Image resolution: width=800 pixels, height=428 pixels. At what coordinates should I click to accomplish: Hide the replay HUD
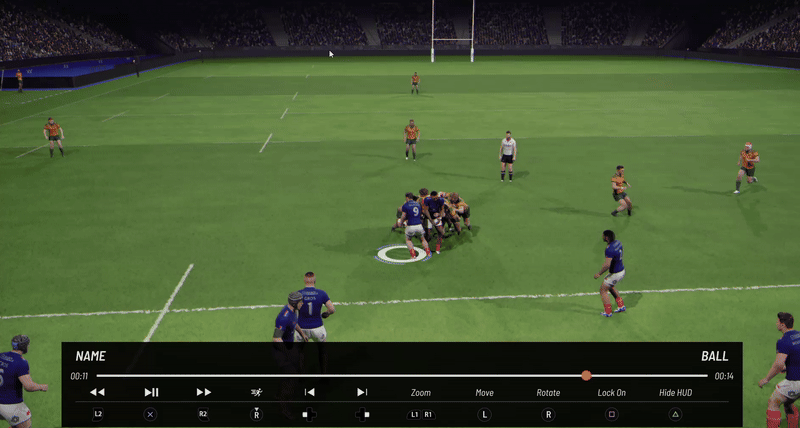pyautogui.click(x=675, y=392)
